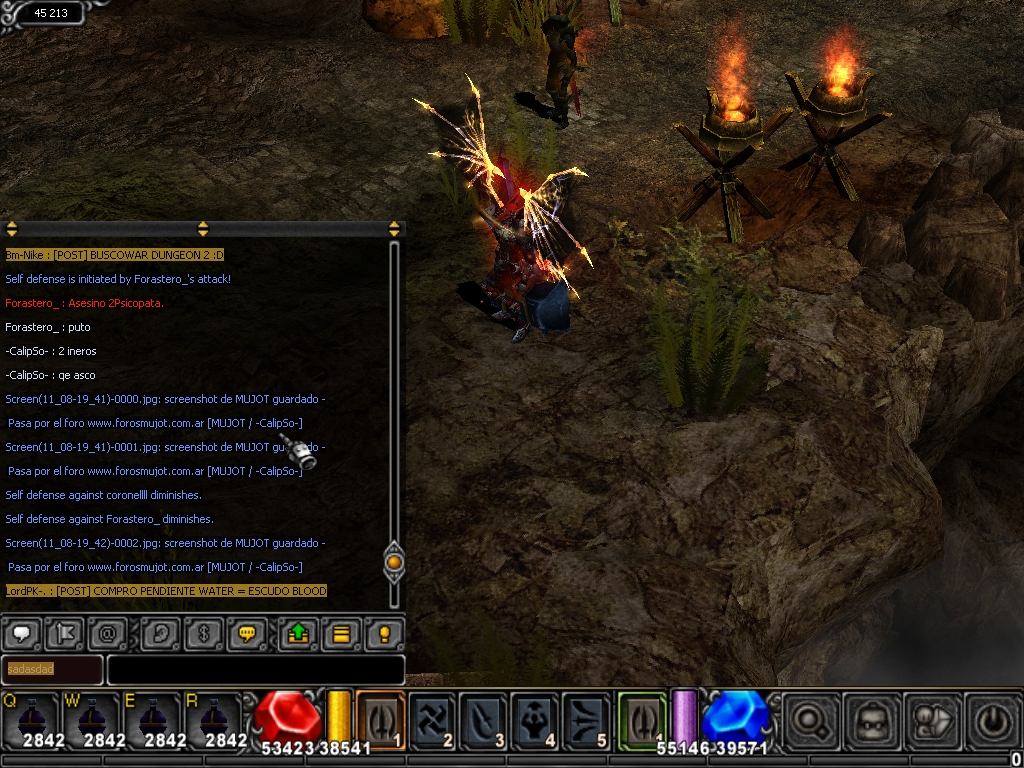Use the potion in the Q slot

[x=29, y=718]
